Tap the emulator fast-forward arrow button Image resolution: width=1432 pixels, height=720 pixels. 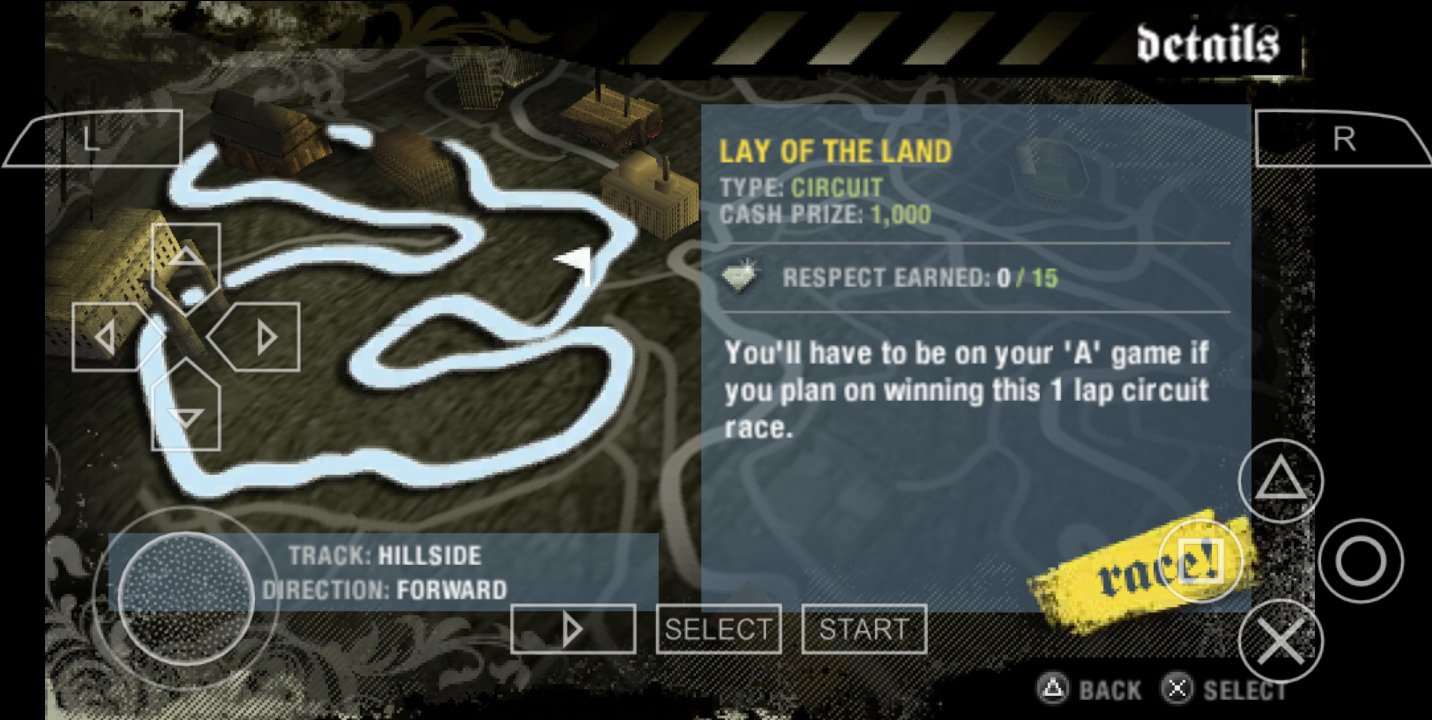[x=572, y=629]
